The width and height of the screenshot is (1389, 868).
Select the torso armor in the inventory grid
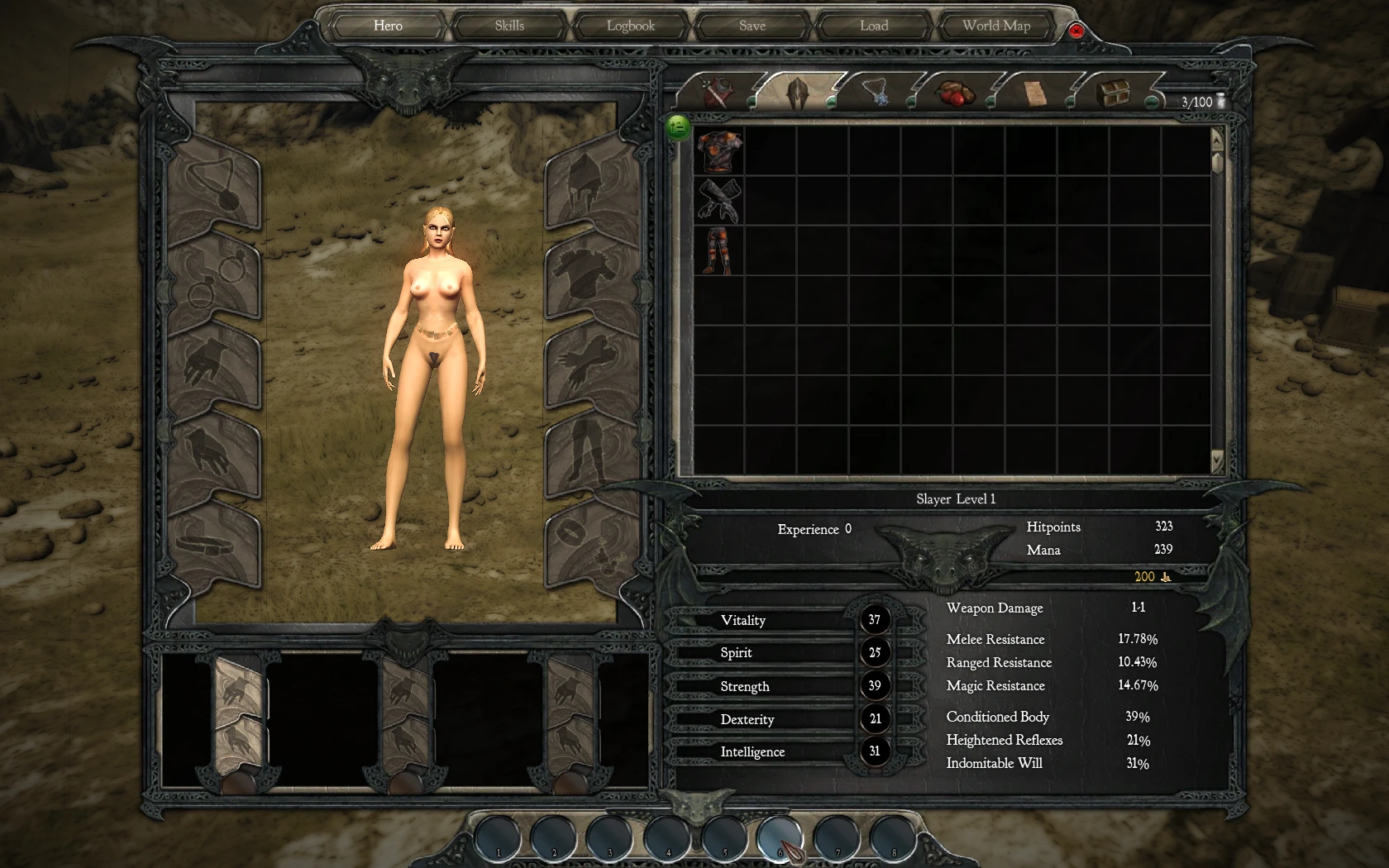(718, 153)
